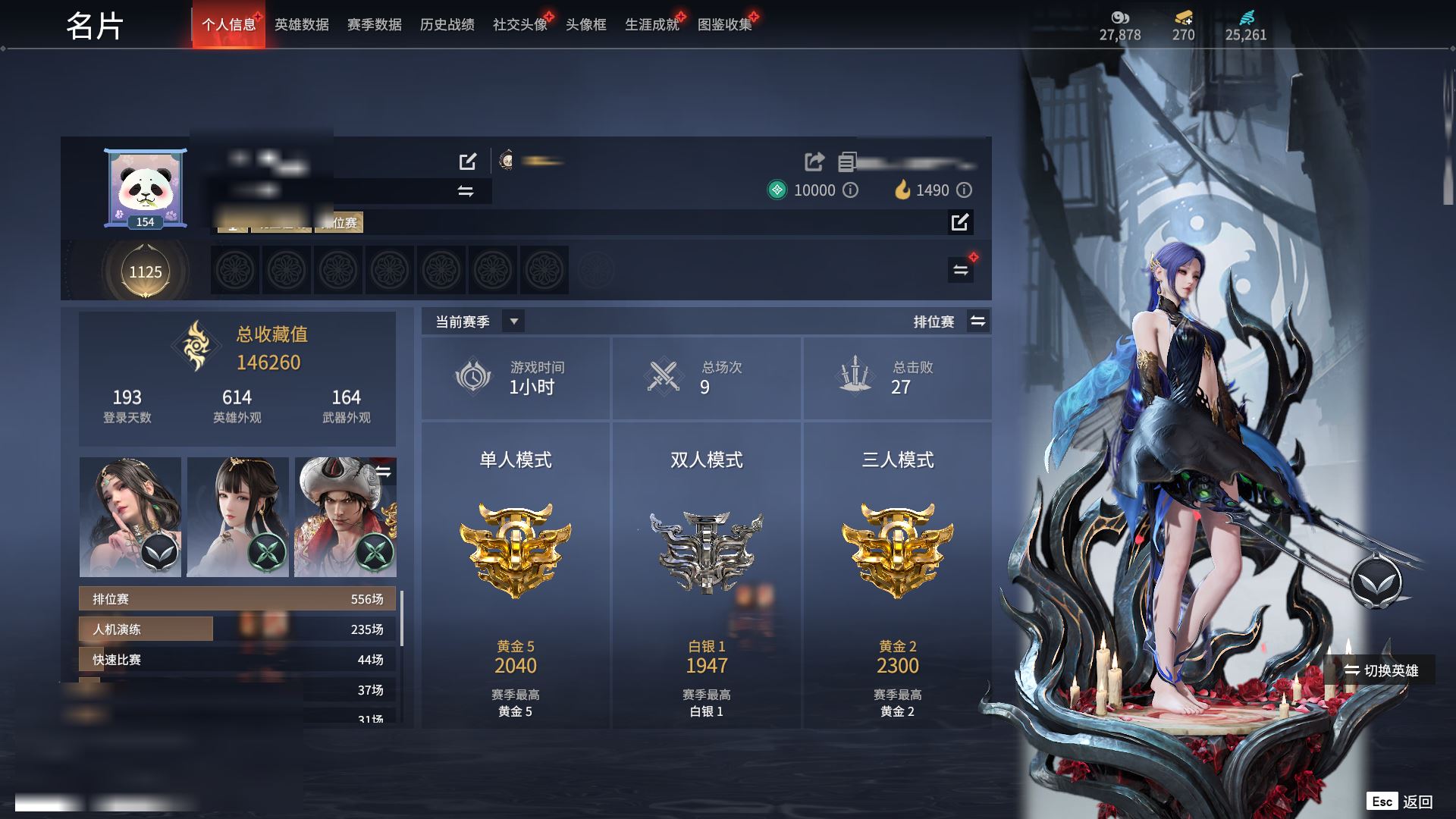Select the white-turban hero portrait

tap(345, 516)
